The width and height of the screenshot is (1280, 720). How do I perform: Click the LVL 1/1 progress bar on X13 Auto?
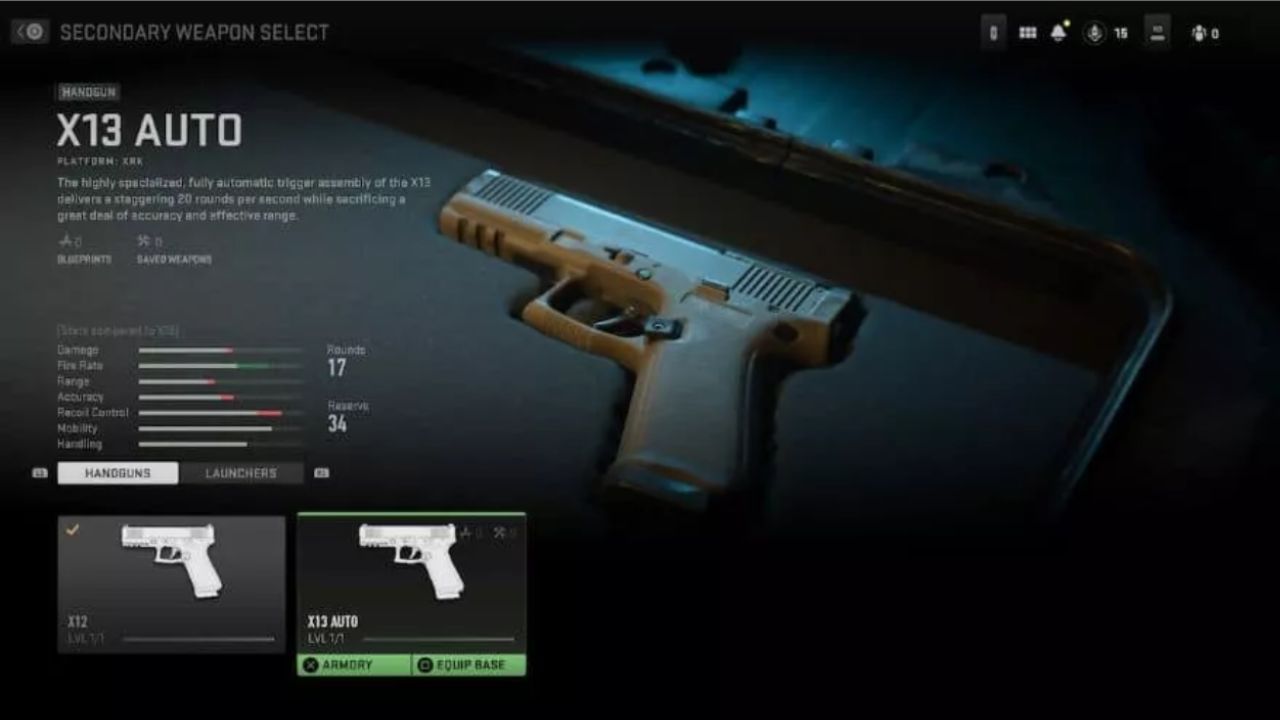[440, 638]
